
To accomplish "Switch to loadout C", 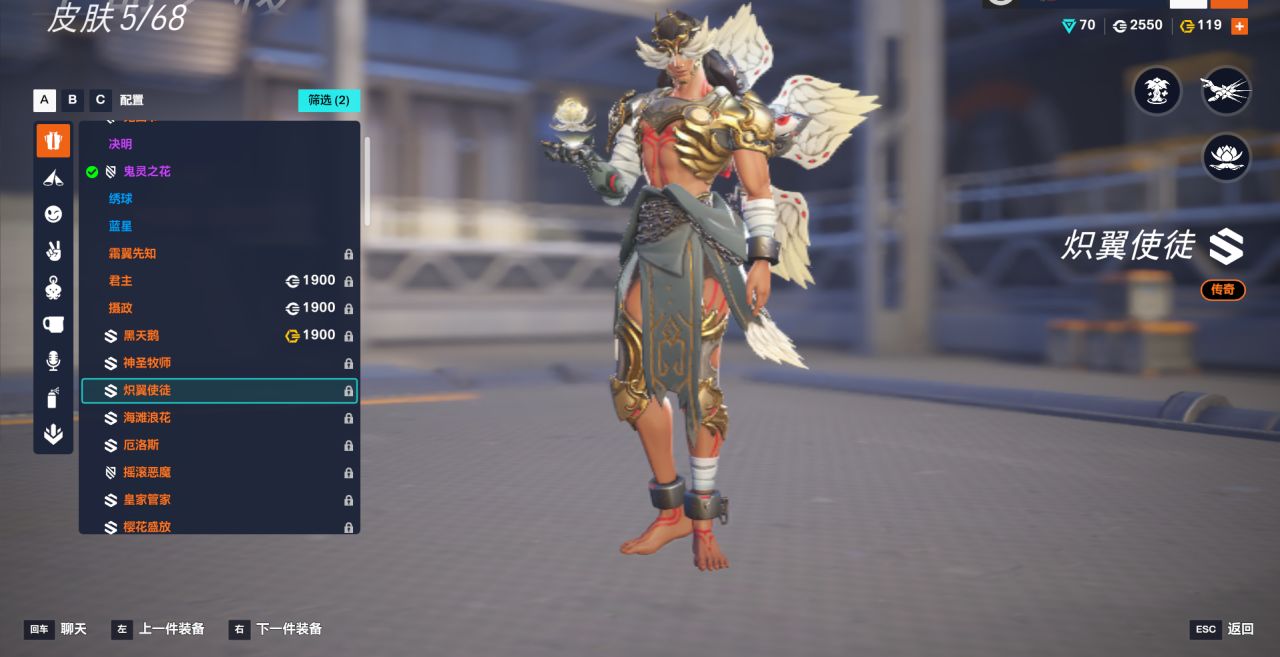I will click(x=100, y=100).
